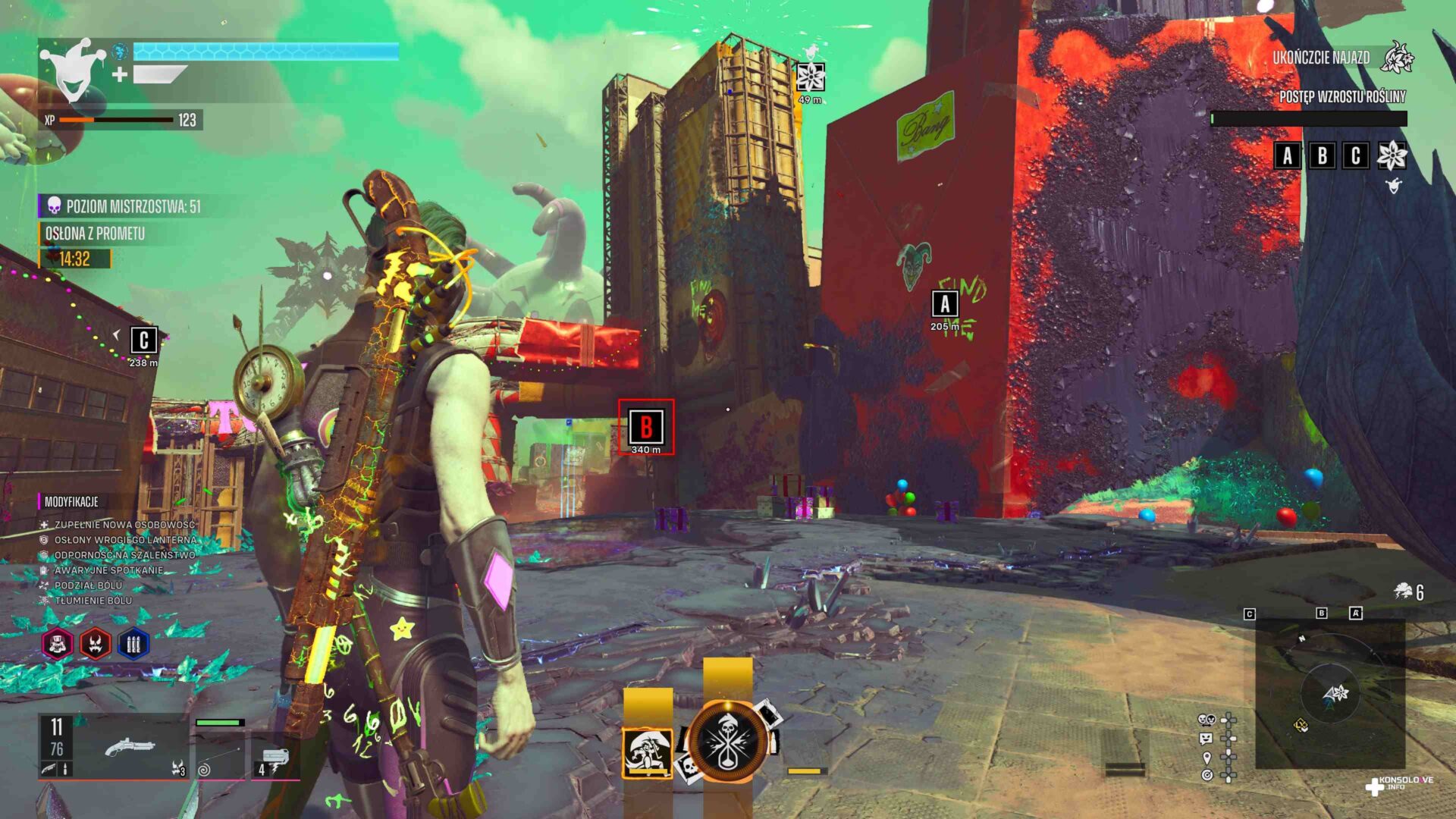
Task: Select waypoint marker A at 205 m
Action: [x=945, y=304]
